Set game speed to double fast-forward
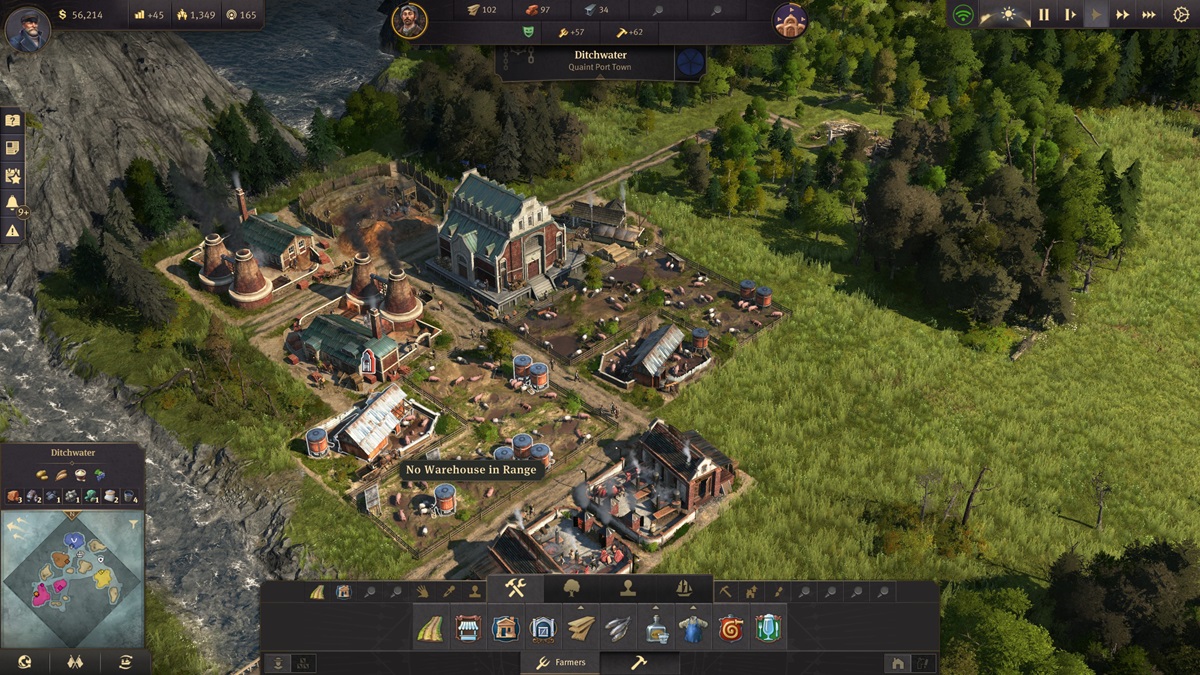The image size is (1200, 675). coord(1123,15)
